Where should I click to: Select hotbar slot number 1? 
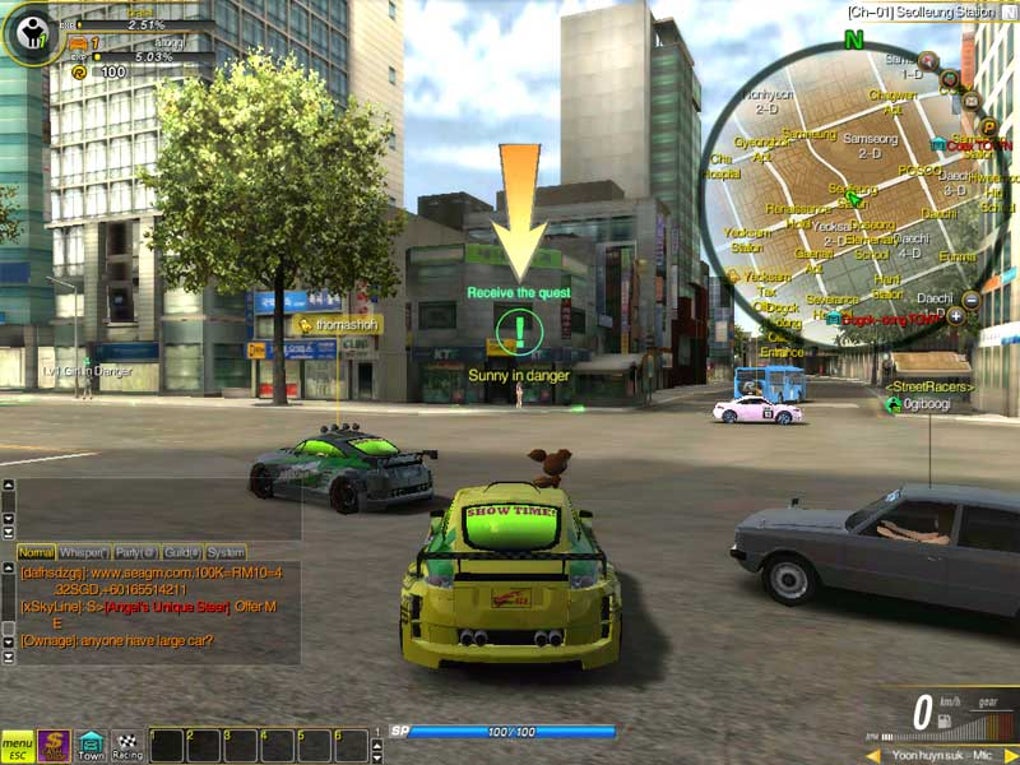point(166,746)
